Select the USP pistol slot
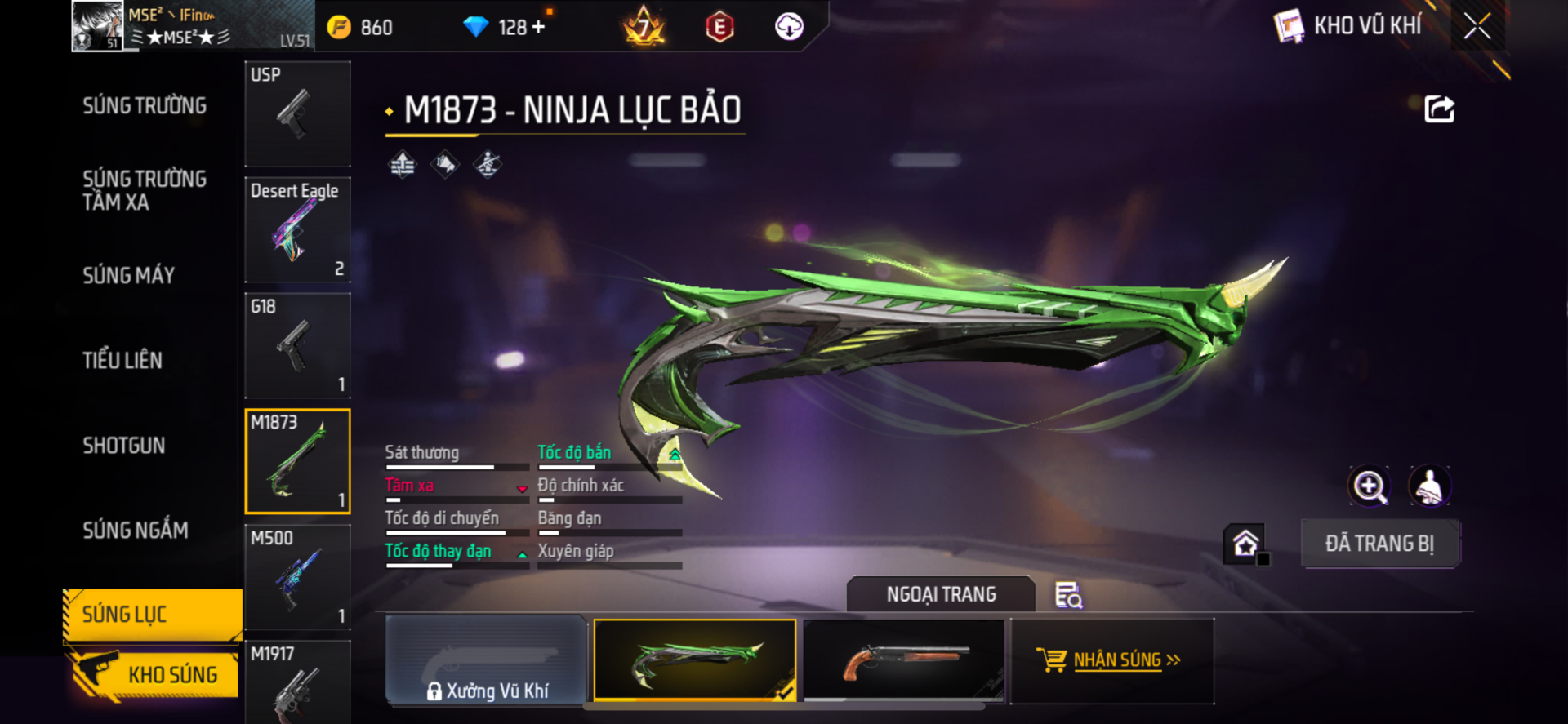1568x724 pixels. click(x=298, y=114)
